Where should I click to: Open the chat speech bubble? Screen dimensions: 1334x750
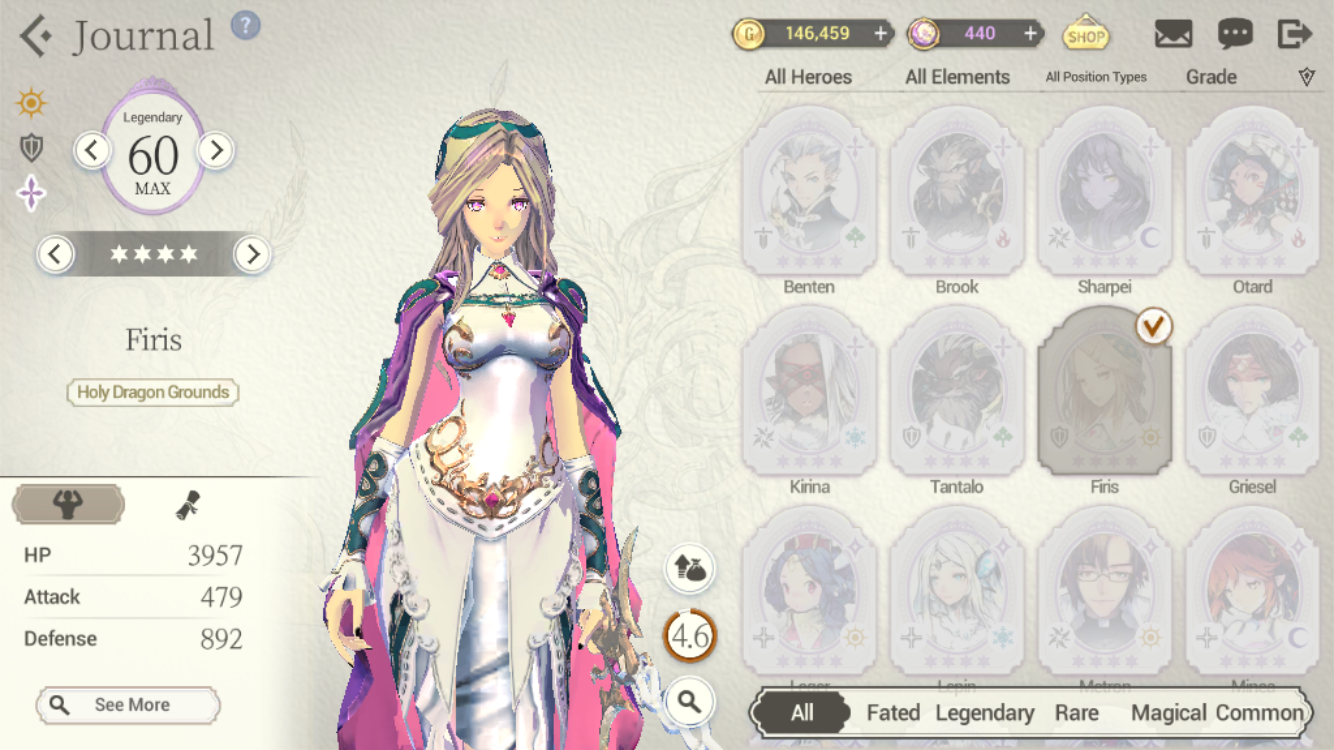coord(1235,34)
